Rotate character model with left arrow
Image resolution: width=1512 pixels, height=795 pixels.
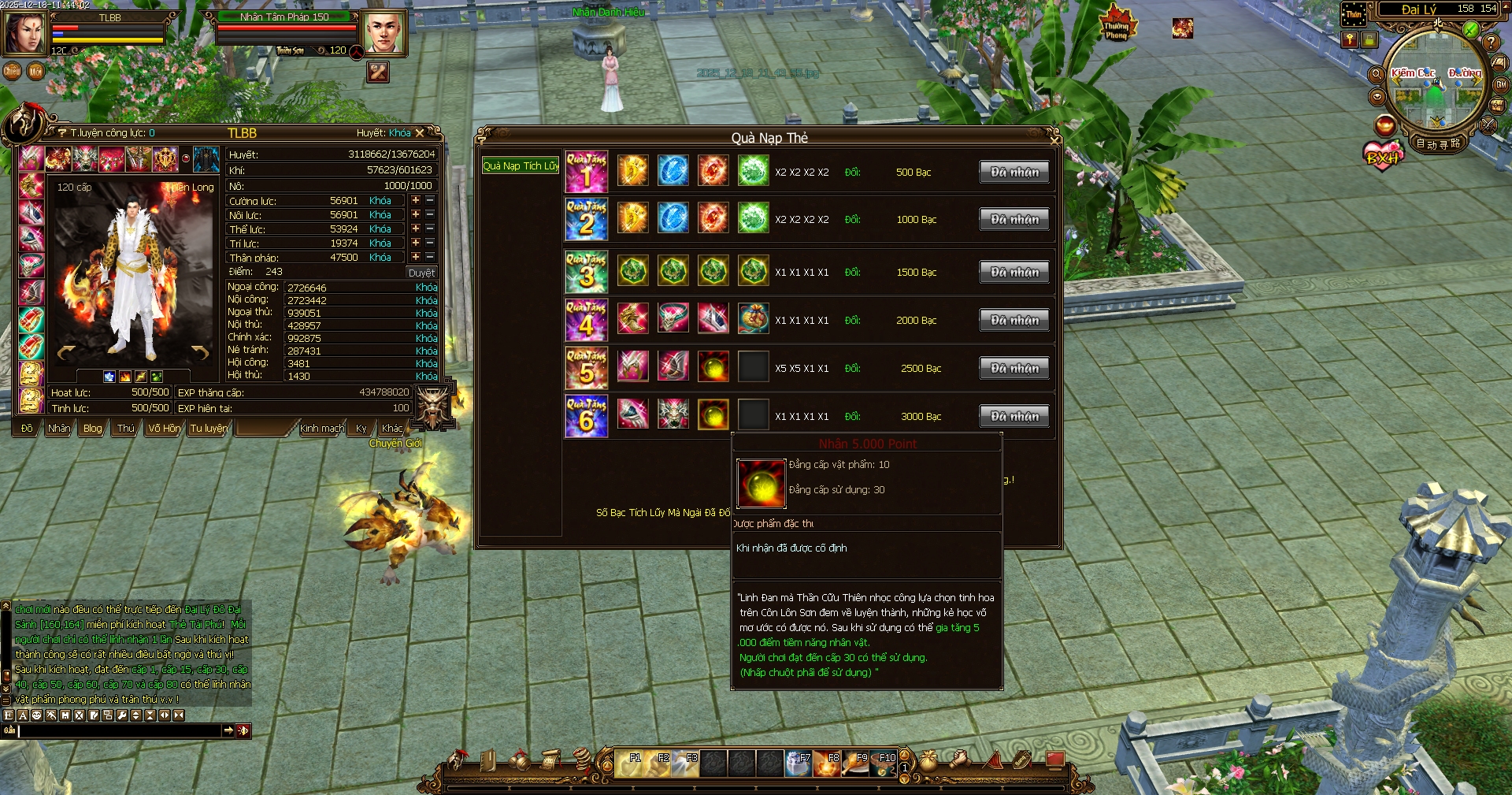click(66, 352)
